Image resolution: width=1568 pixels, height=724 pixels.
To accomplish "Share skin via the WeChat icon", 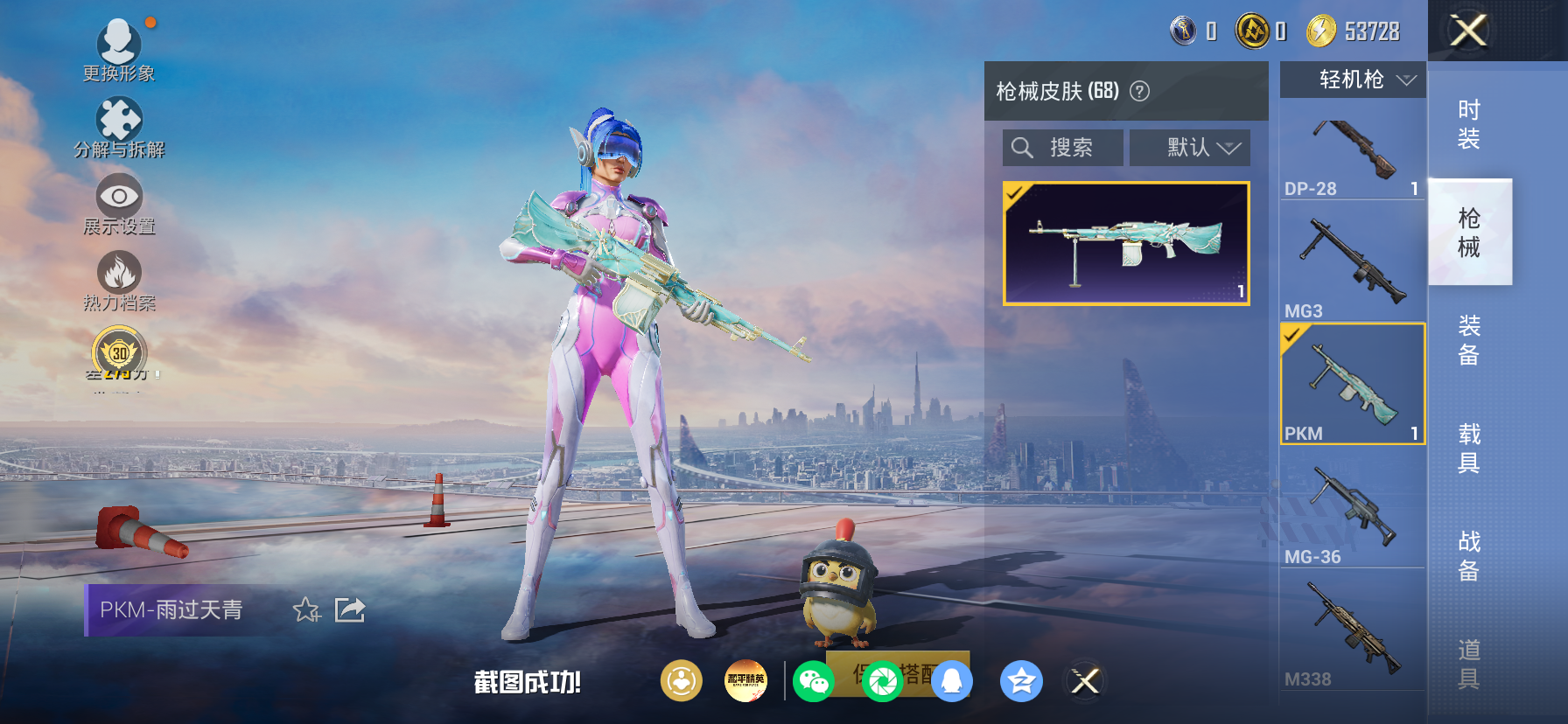I will [814, 681].
